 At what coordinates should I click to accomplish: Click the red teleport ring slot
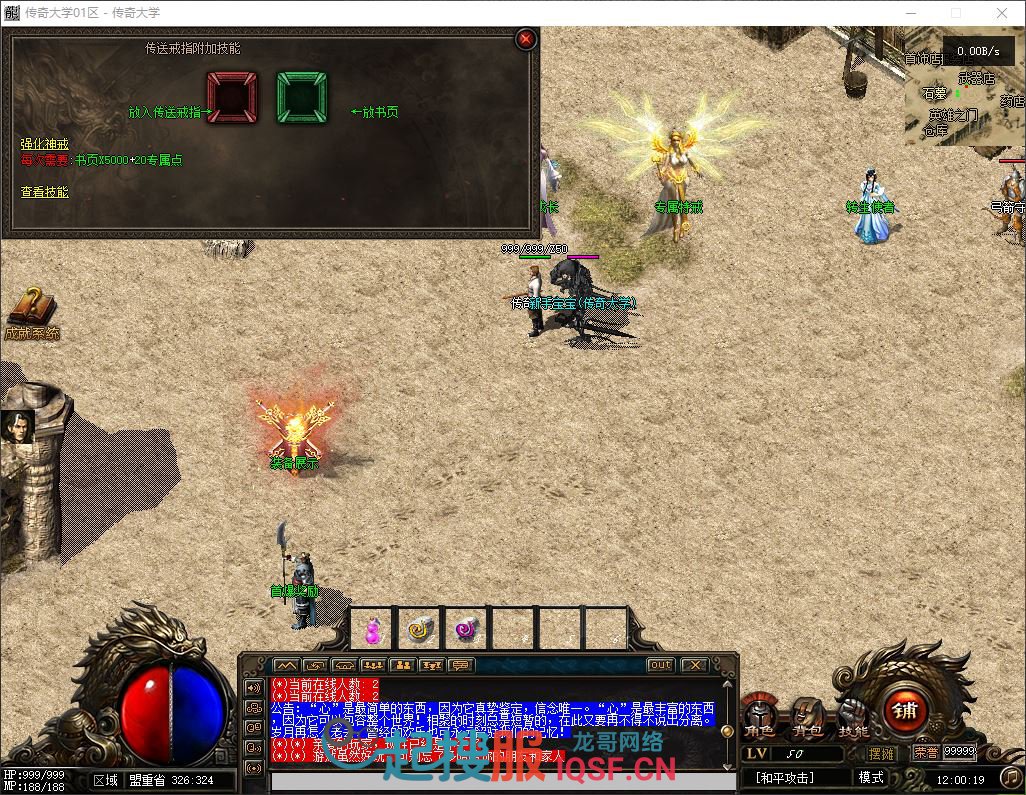point(232,97)
